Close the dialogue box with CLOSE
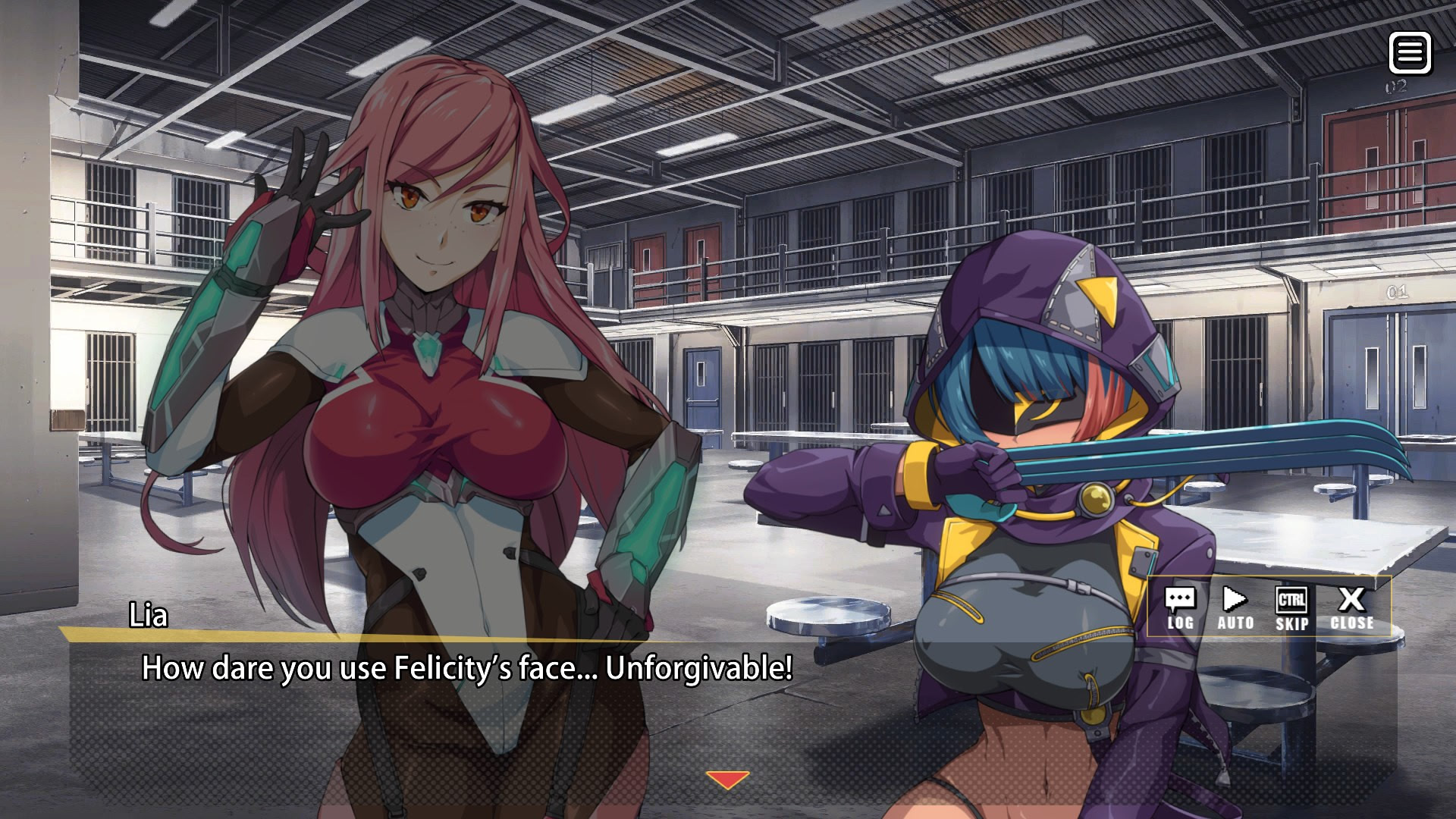The height and width of the screenshot is (819, 1456). coord(1351,609)
